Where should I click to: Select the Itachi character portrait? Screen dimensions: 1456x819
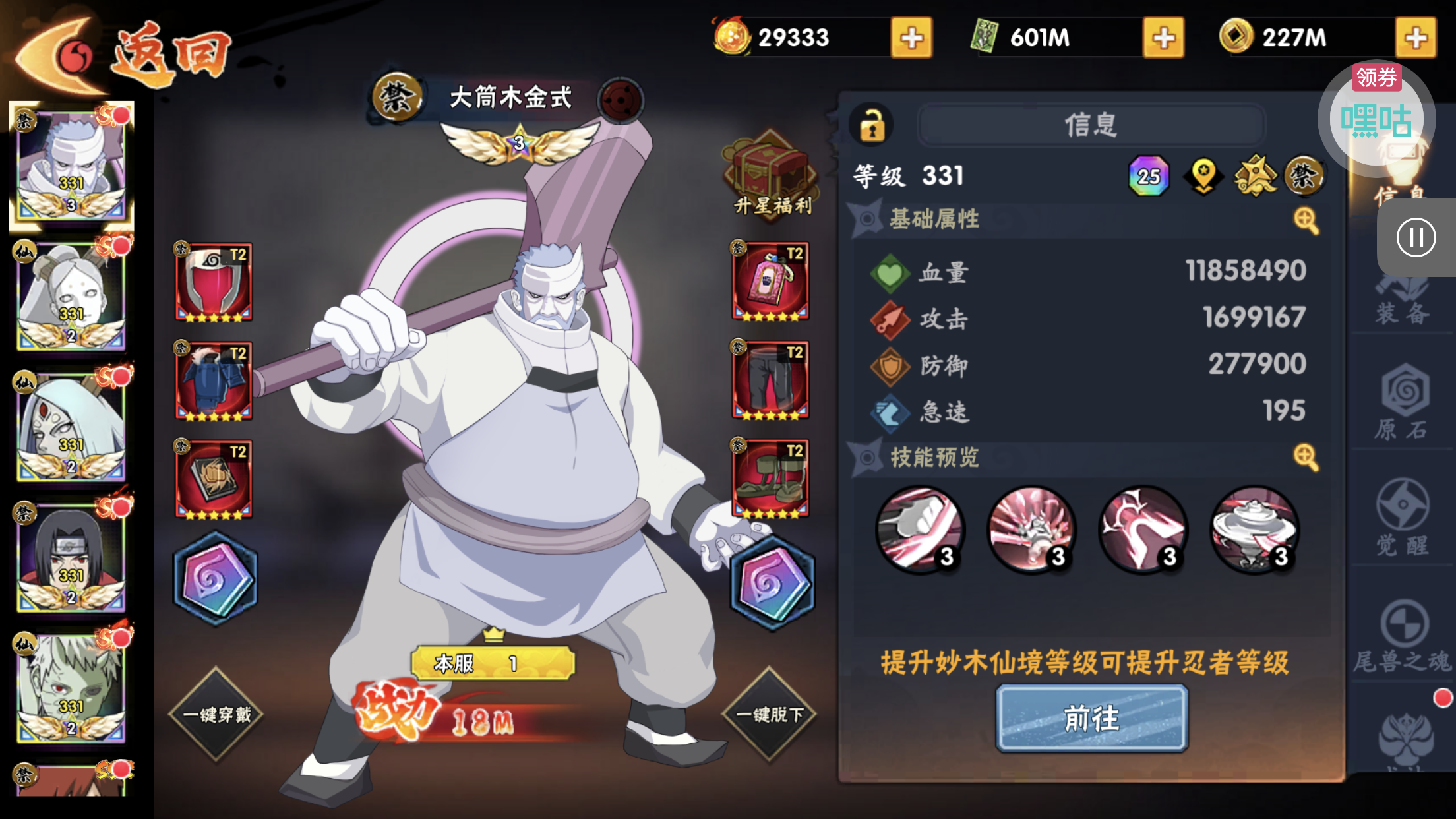coord(71,557)
